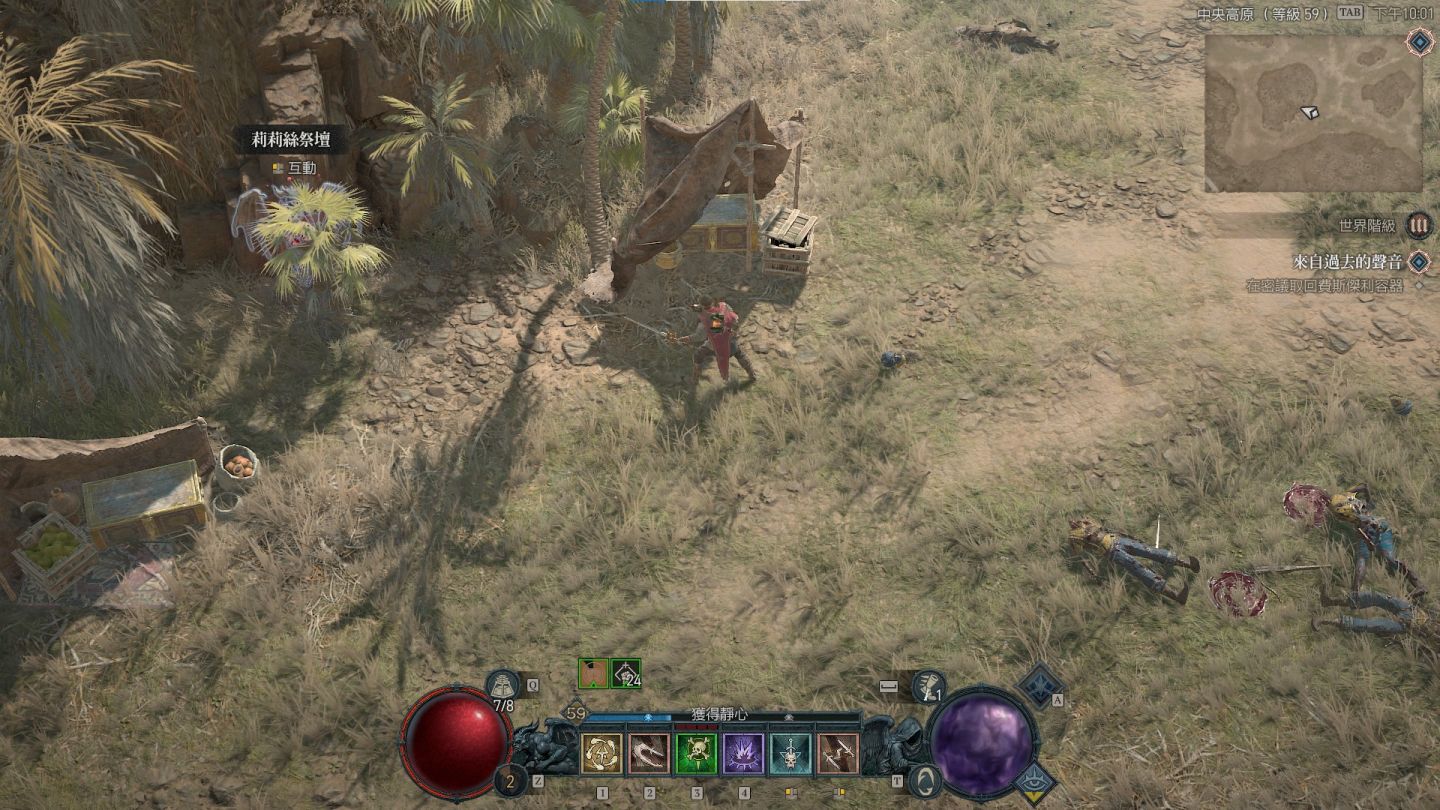1440x810 pixels.
Task: Open the blue diamond icon above the purple orb
Action: (1039, 685)
